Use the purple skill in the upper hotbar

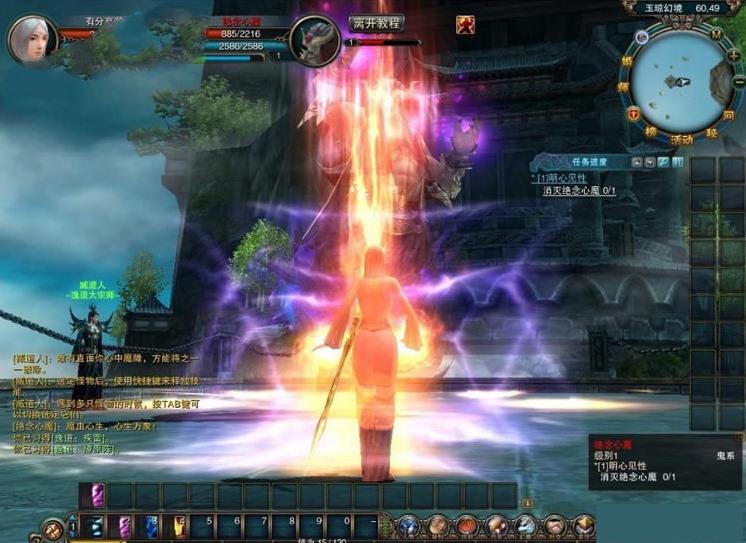(x=97, y=495)
